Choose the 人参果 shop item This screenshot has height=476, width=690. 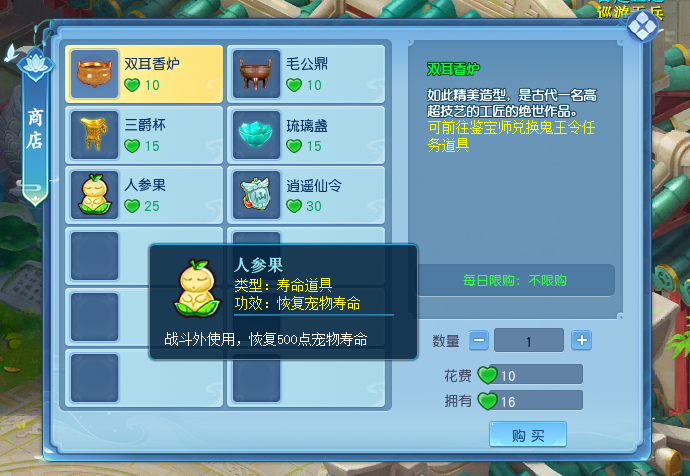coord(144,195)
